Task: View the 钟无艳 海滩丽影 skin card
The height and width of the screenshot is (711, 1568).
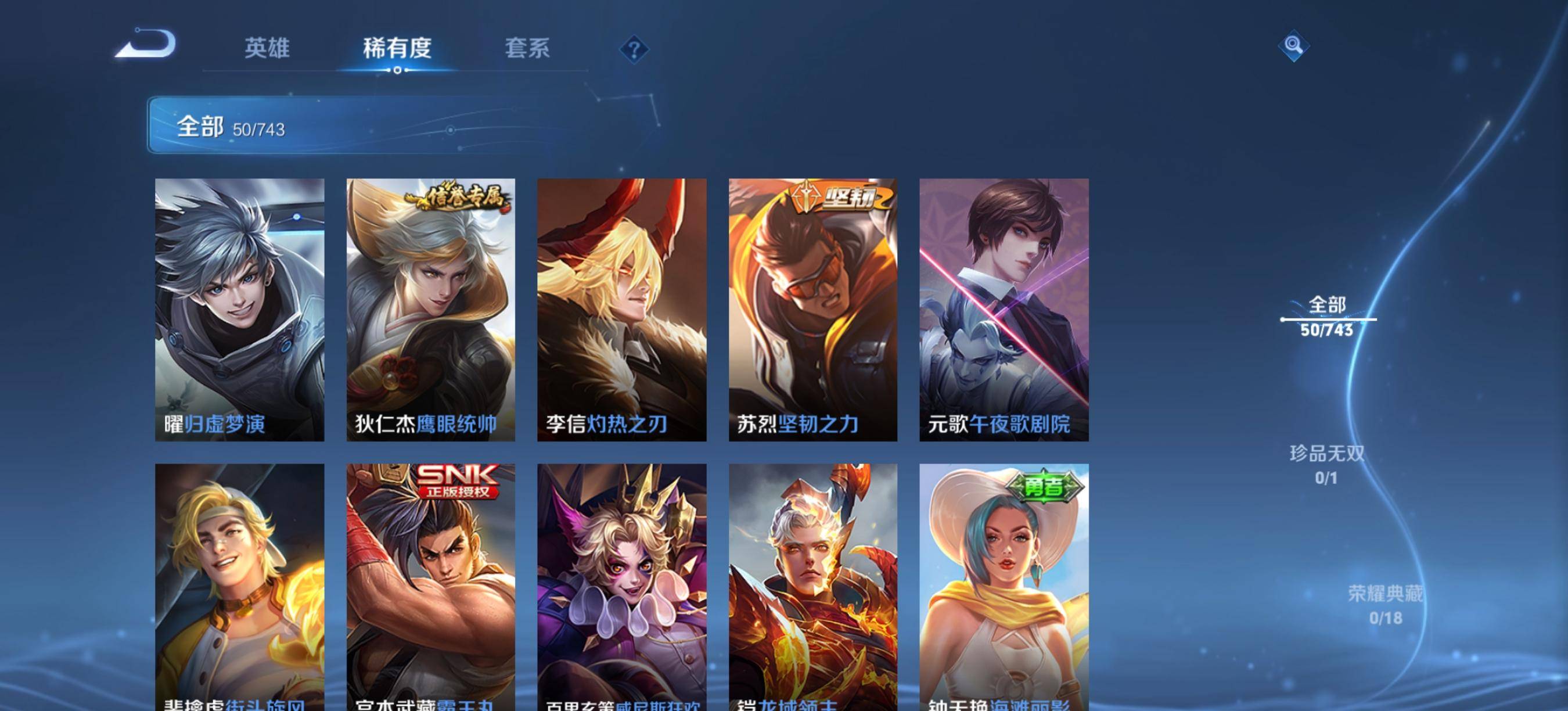Action: (1004, 586)
